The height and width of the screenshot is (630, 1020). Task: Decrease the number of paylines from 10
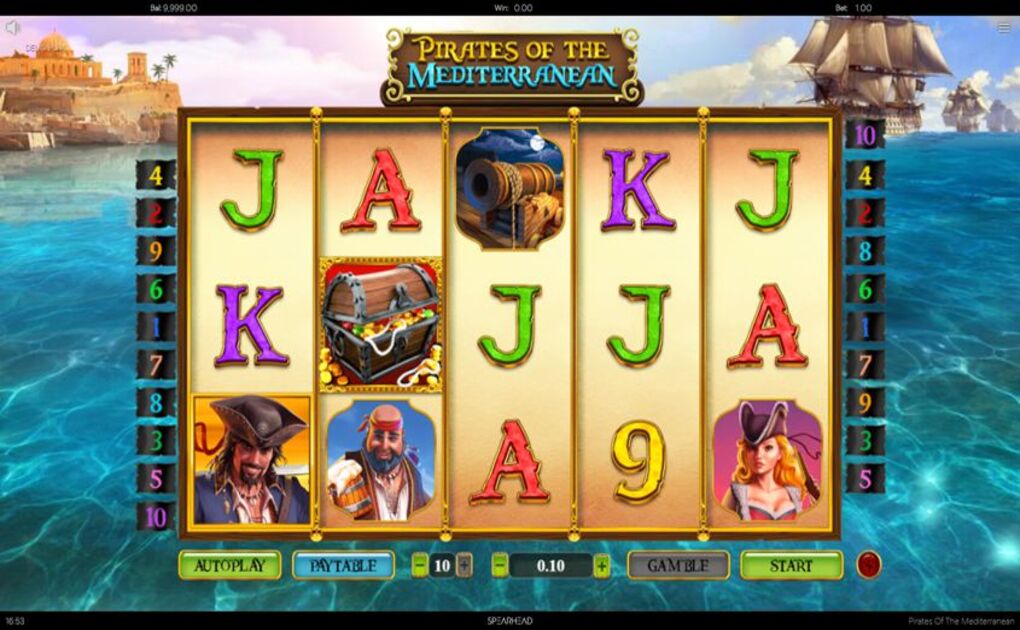[419, 566]
